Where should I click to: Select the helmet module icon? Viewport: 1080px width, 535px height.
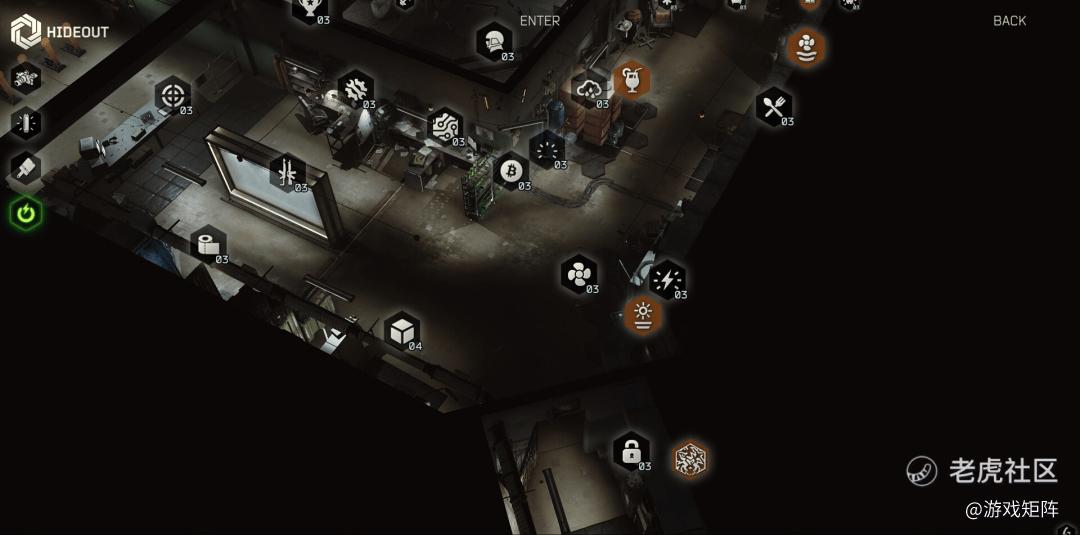(493, 42)
